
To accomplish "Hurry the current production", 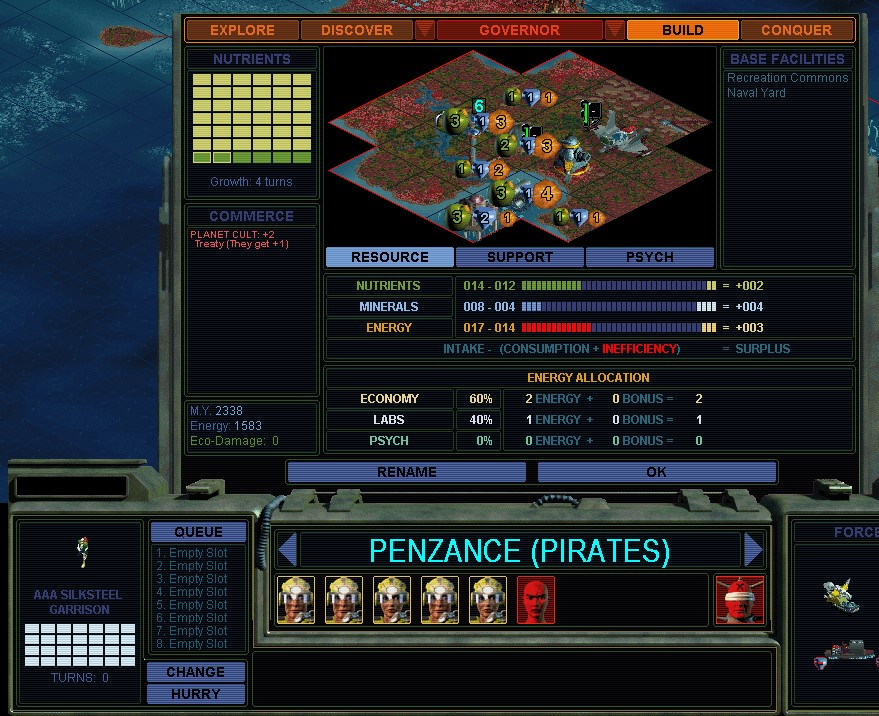I will [x=196, y=694].
